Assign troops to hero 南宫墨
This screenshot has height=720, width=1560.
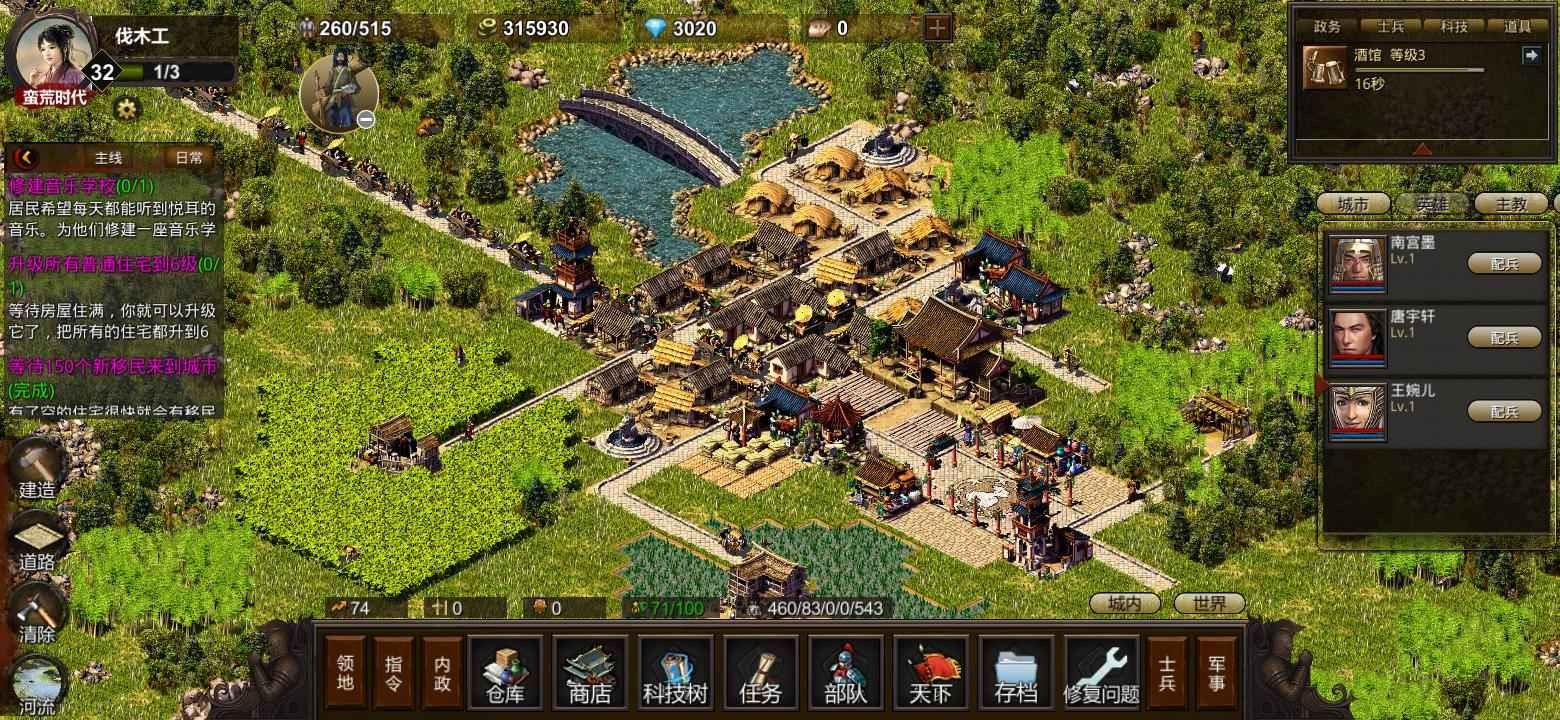coord(1504,263)
